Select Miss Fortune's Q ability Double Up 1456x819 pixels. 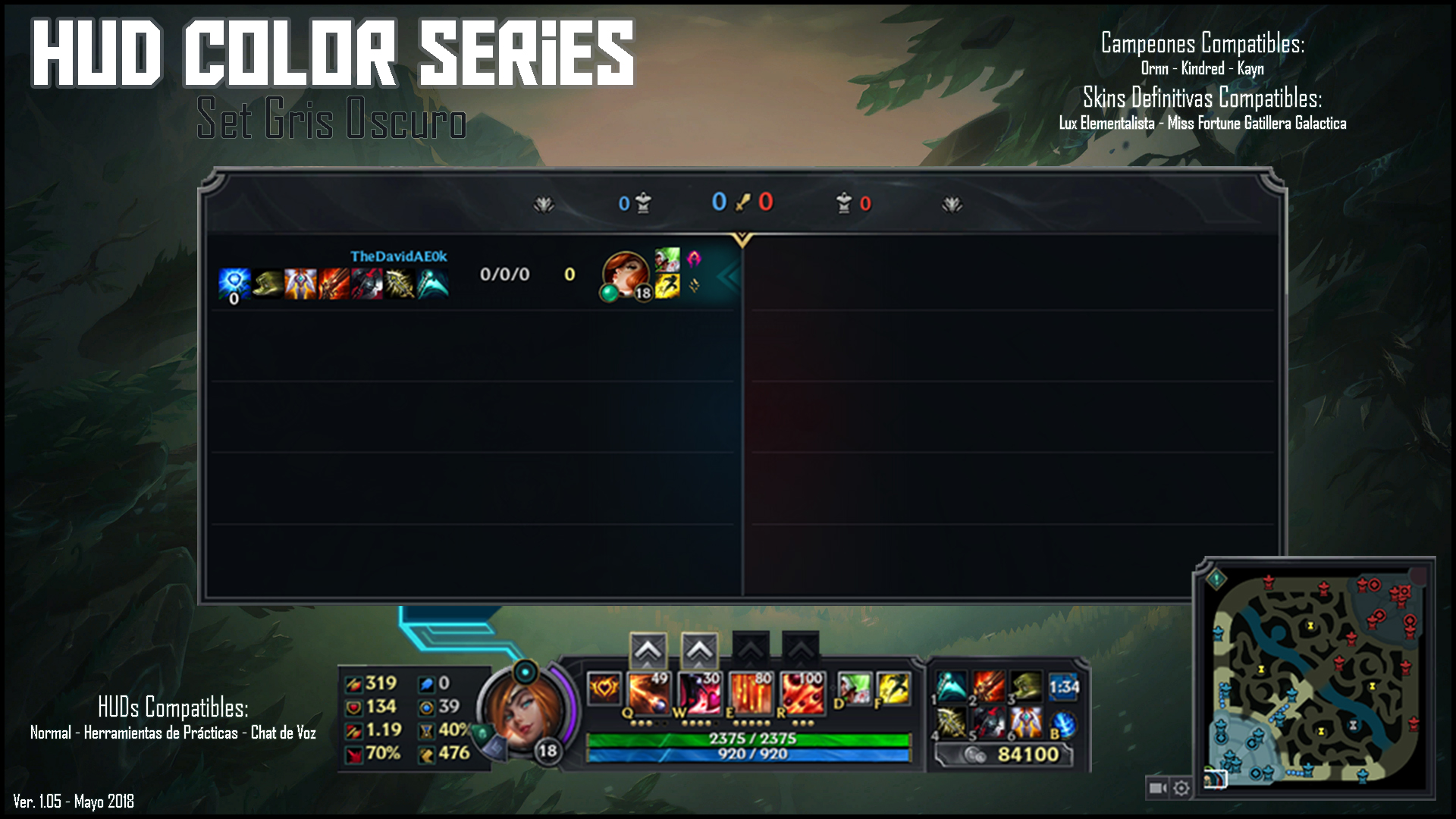click(x=648, y=692)
